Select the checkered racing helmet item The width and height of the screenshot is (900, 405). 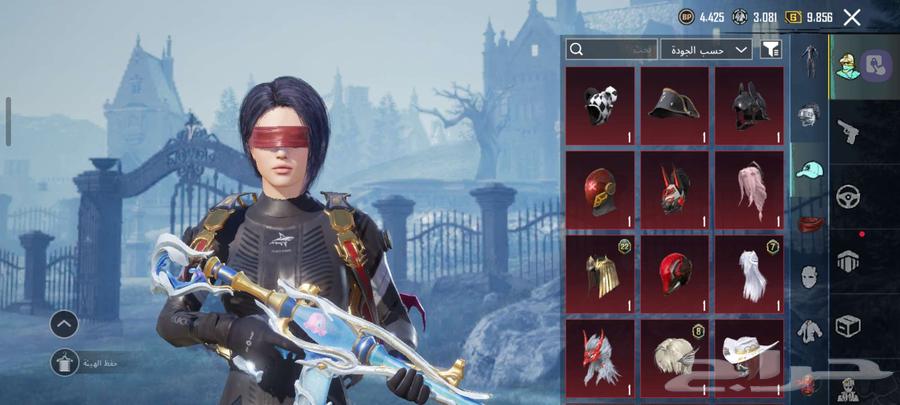600,102
